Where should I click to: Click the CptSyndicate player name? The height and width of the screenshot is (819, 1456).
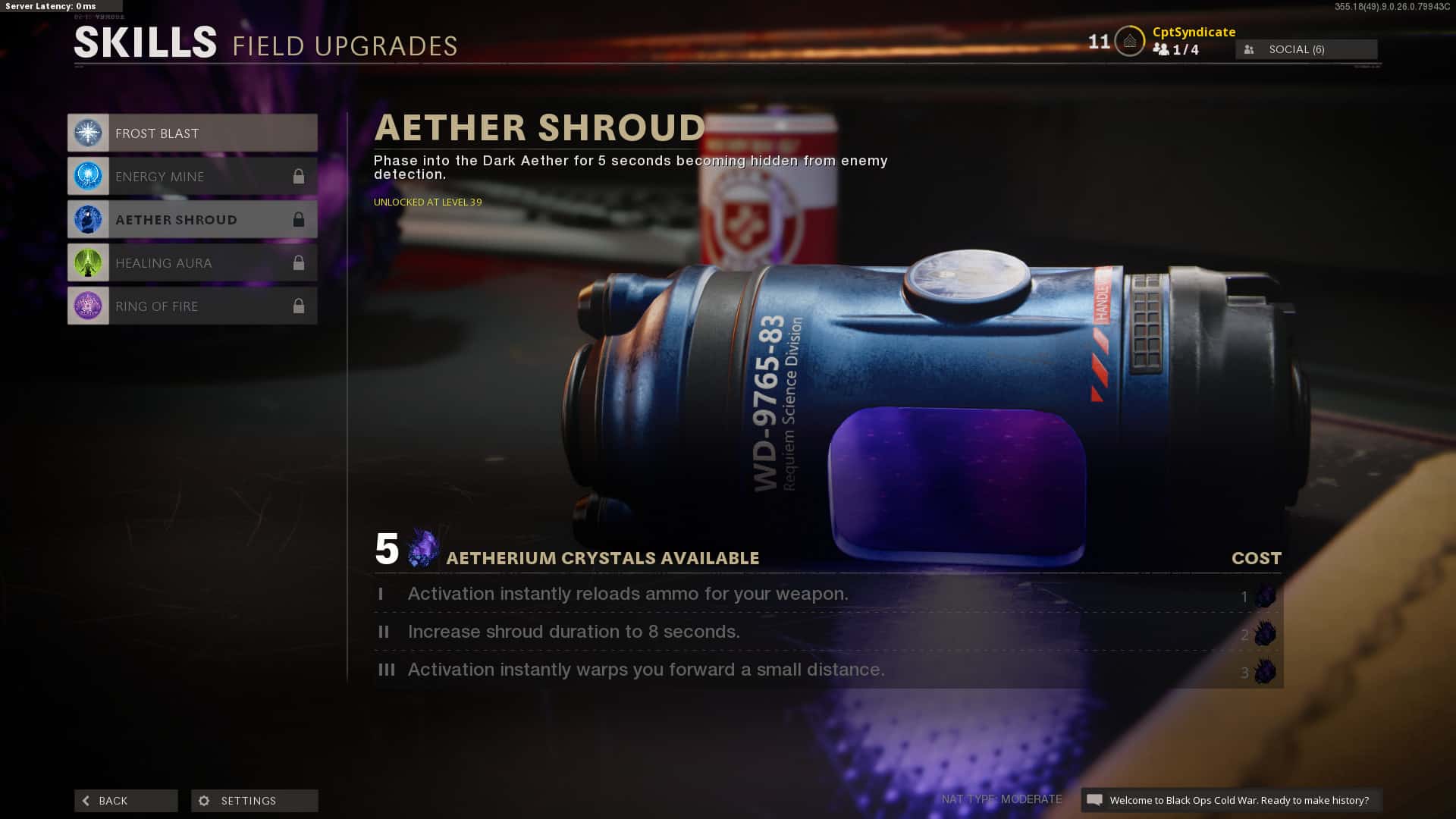[x=1194, y=32]
